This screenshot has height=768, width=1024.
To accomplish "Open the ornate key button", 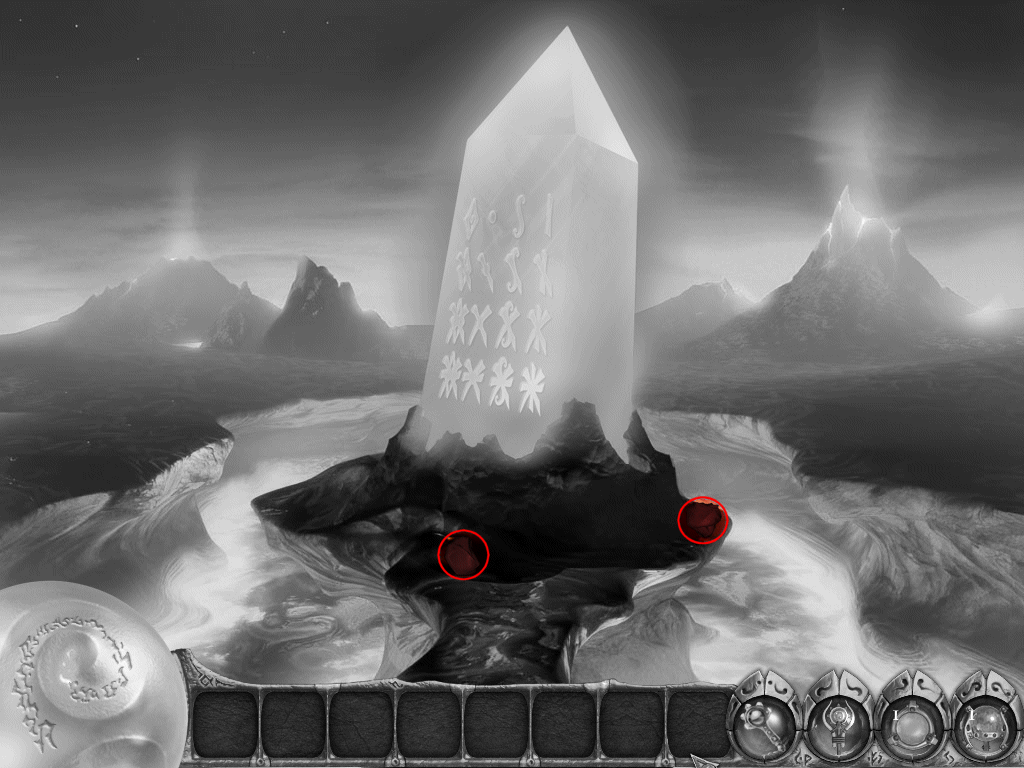I will click(765, 720).
